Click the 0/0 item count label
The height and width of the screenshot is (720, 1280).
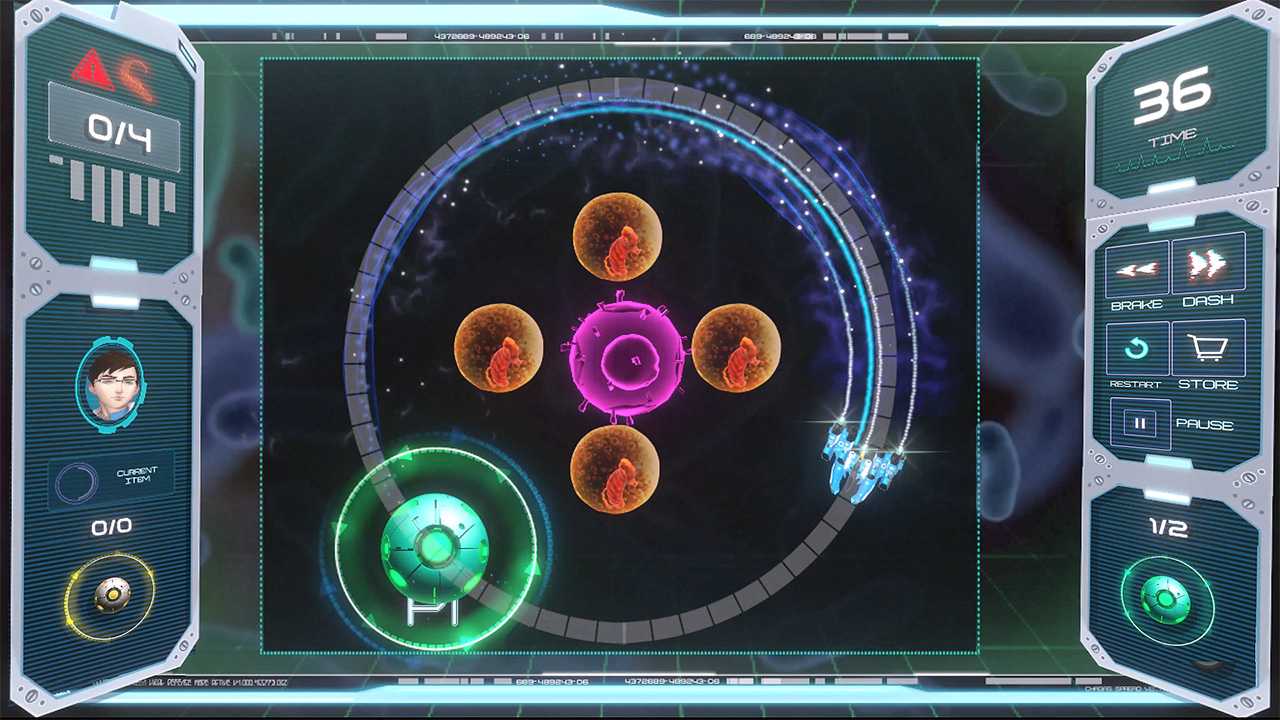pyautogui.click(x=110, y=527)
